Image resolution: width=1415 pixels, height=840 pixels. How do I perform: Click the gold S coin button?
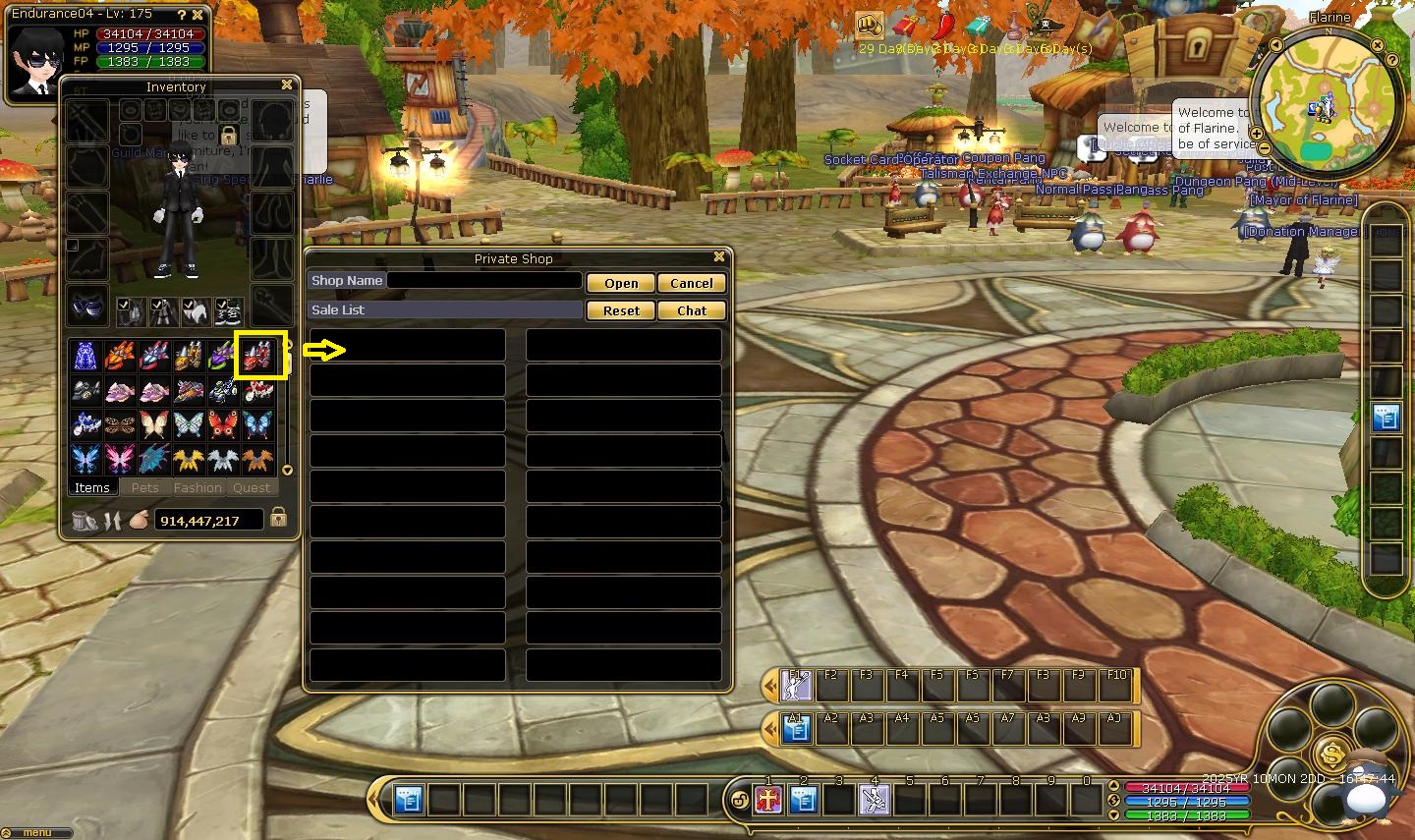(1332, 755)
